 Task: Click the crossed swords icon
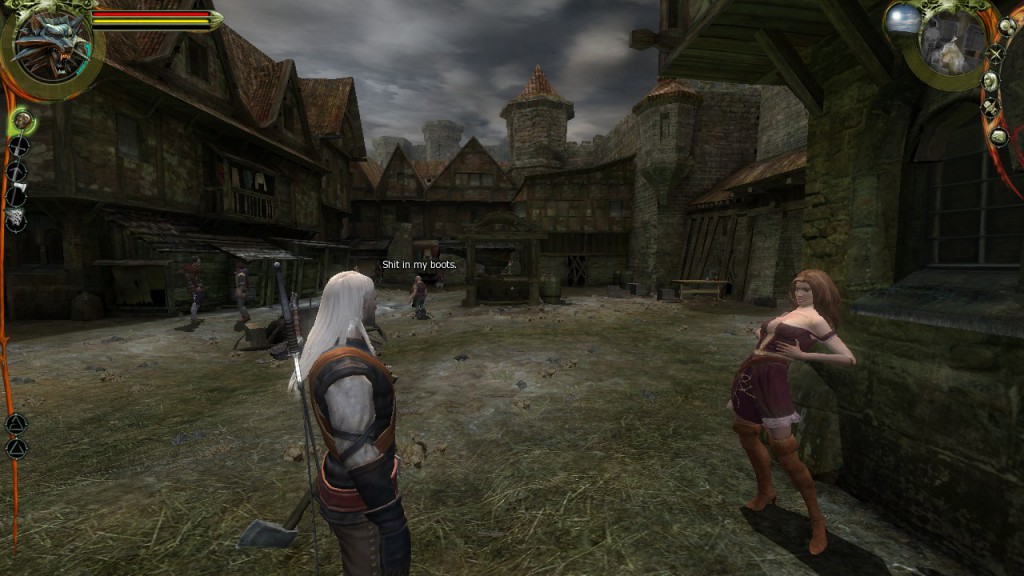(x=995, y=55)
